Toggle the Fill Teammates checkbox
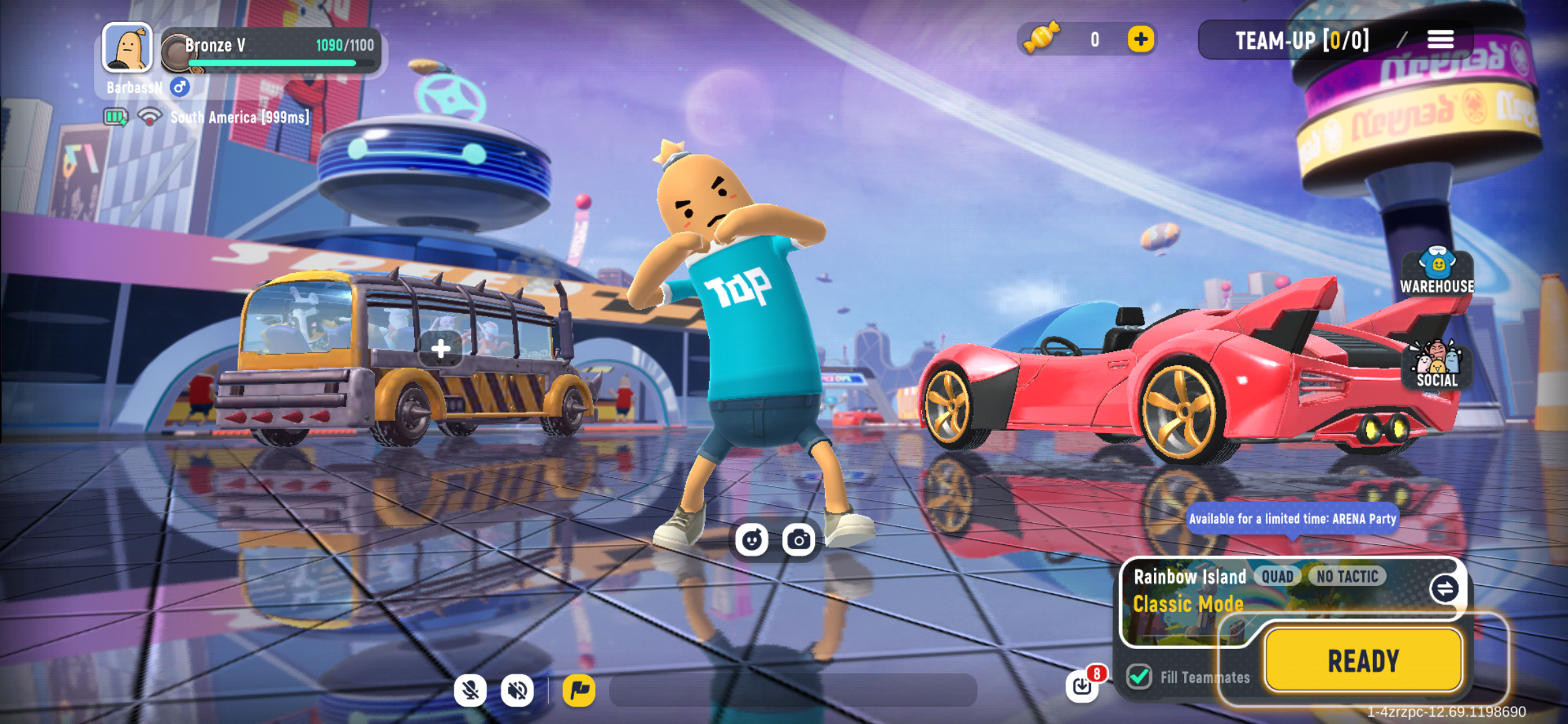Screen dimensions: 1568x724 pos(1139,676)
